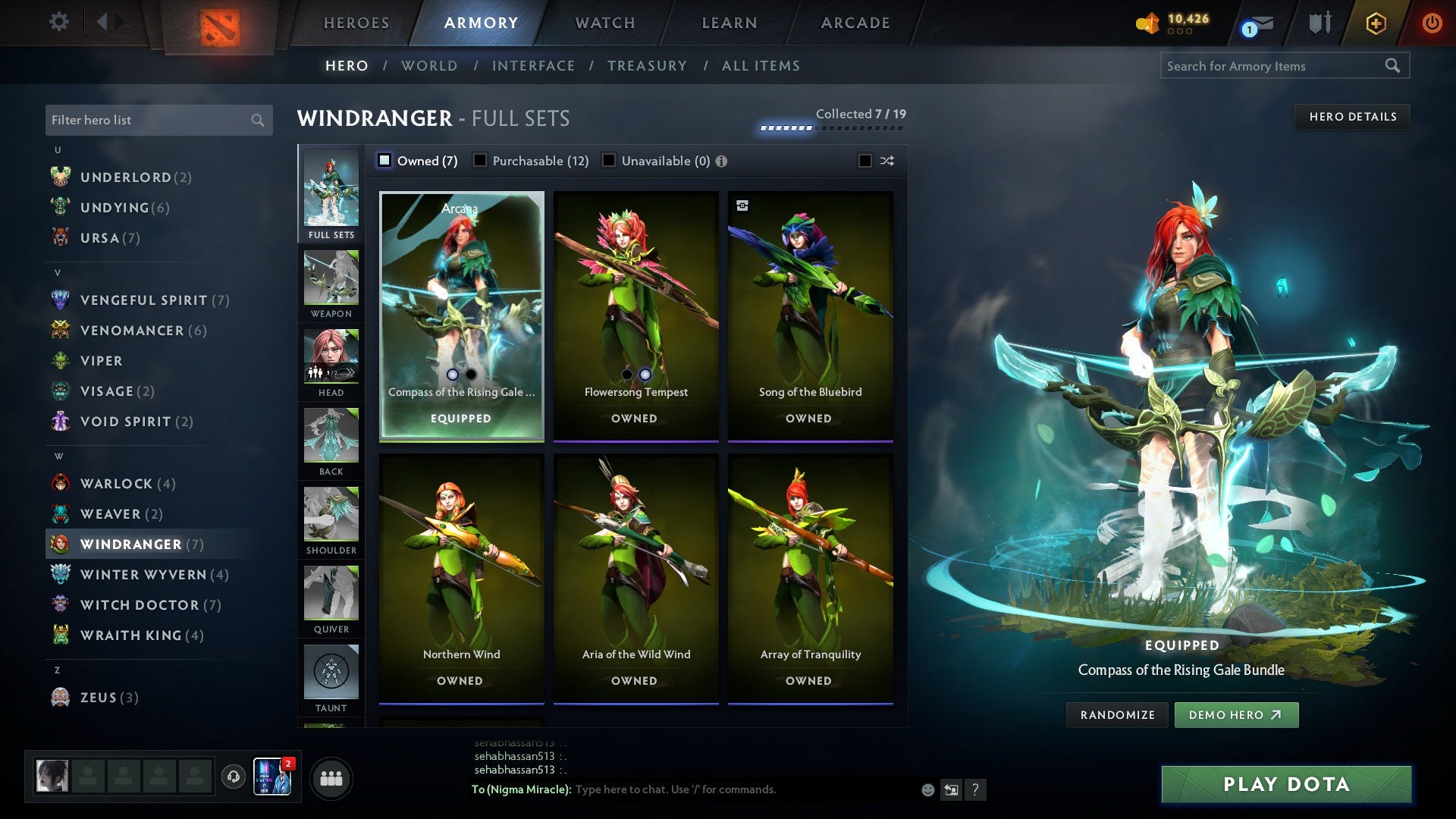Screen dimensions: 1456x819
Task: Open the Hero Details panel
Action: click(x=1352, y=117)
